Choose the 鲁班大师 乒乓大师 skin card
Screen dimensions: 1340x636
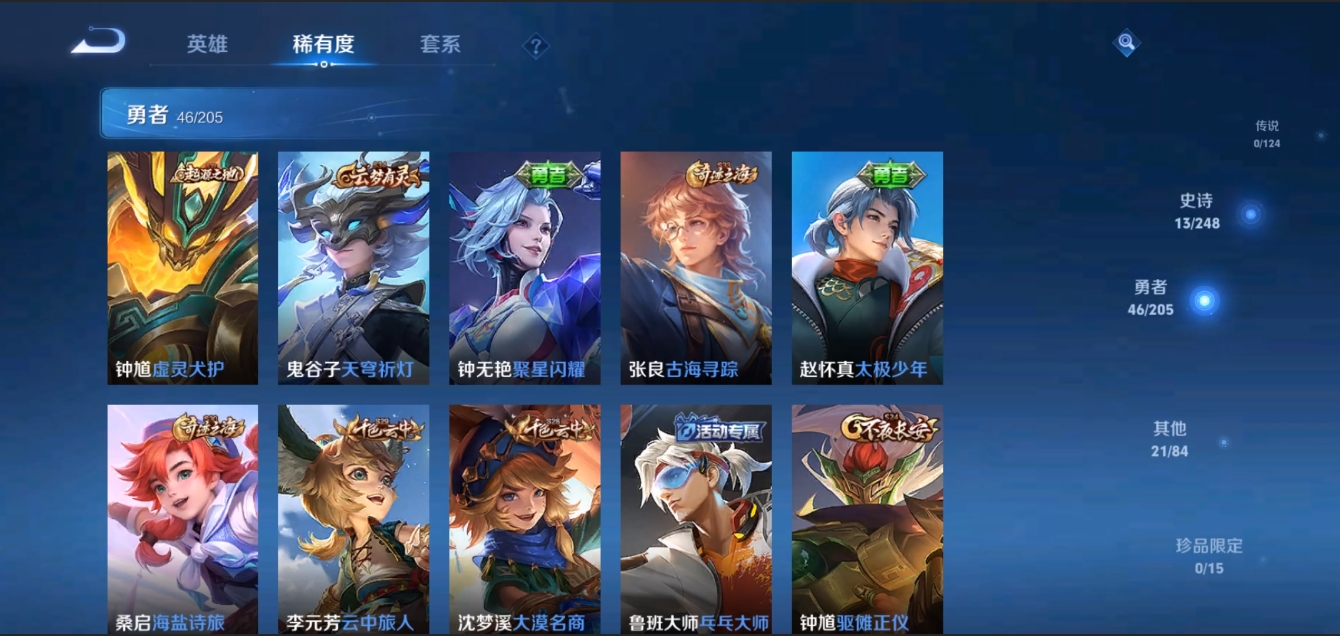pos(696,518)
